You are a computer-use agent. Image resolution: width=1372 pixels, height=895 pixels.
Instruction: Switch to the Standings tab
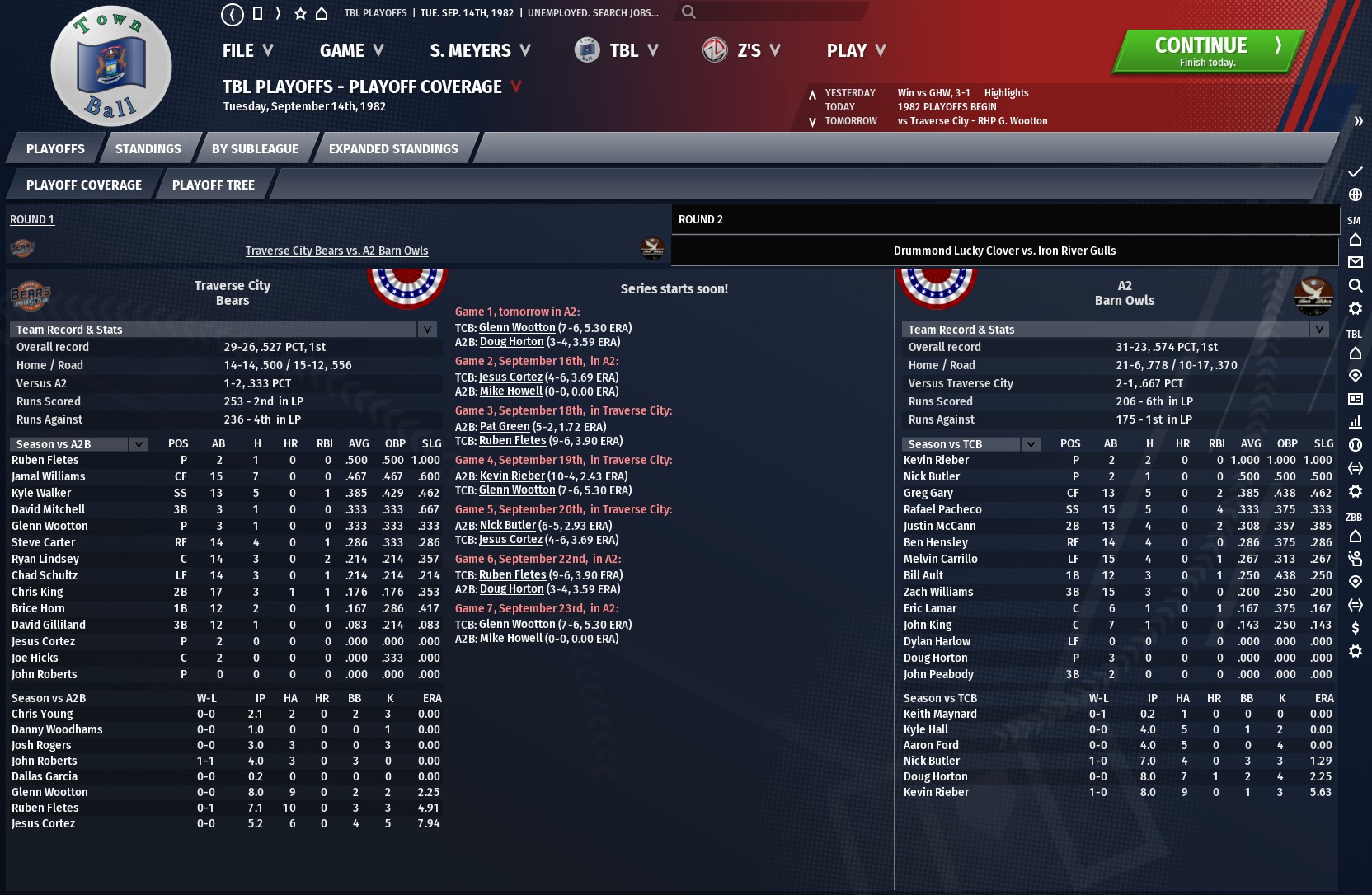(148, 149)
